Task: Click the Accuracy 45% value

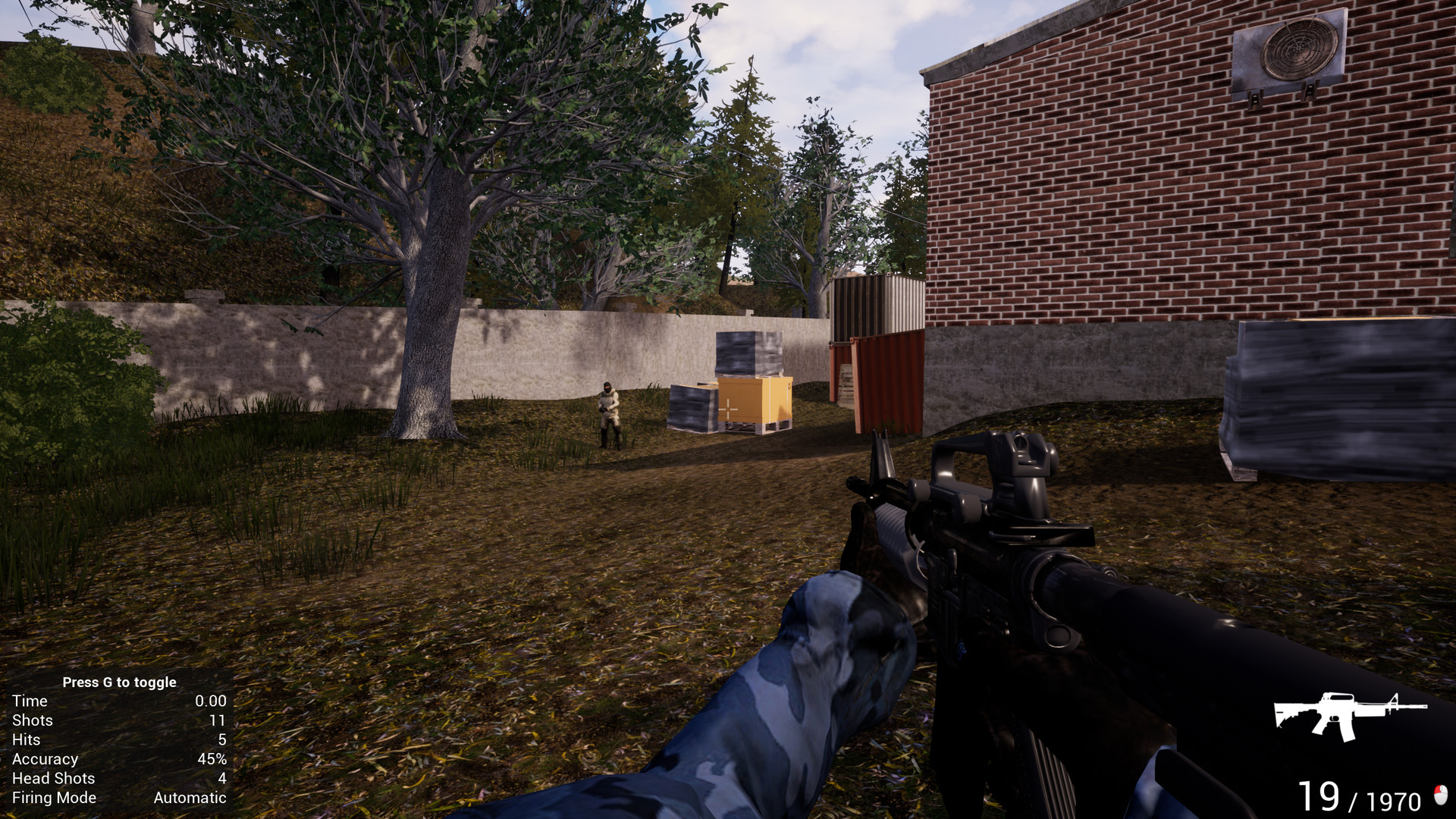Action: click(x=212, y=758)
